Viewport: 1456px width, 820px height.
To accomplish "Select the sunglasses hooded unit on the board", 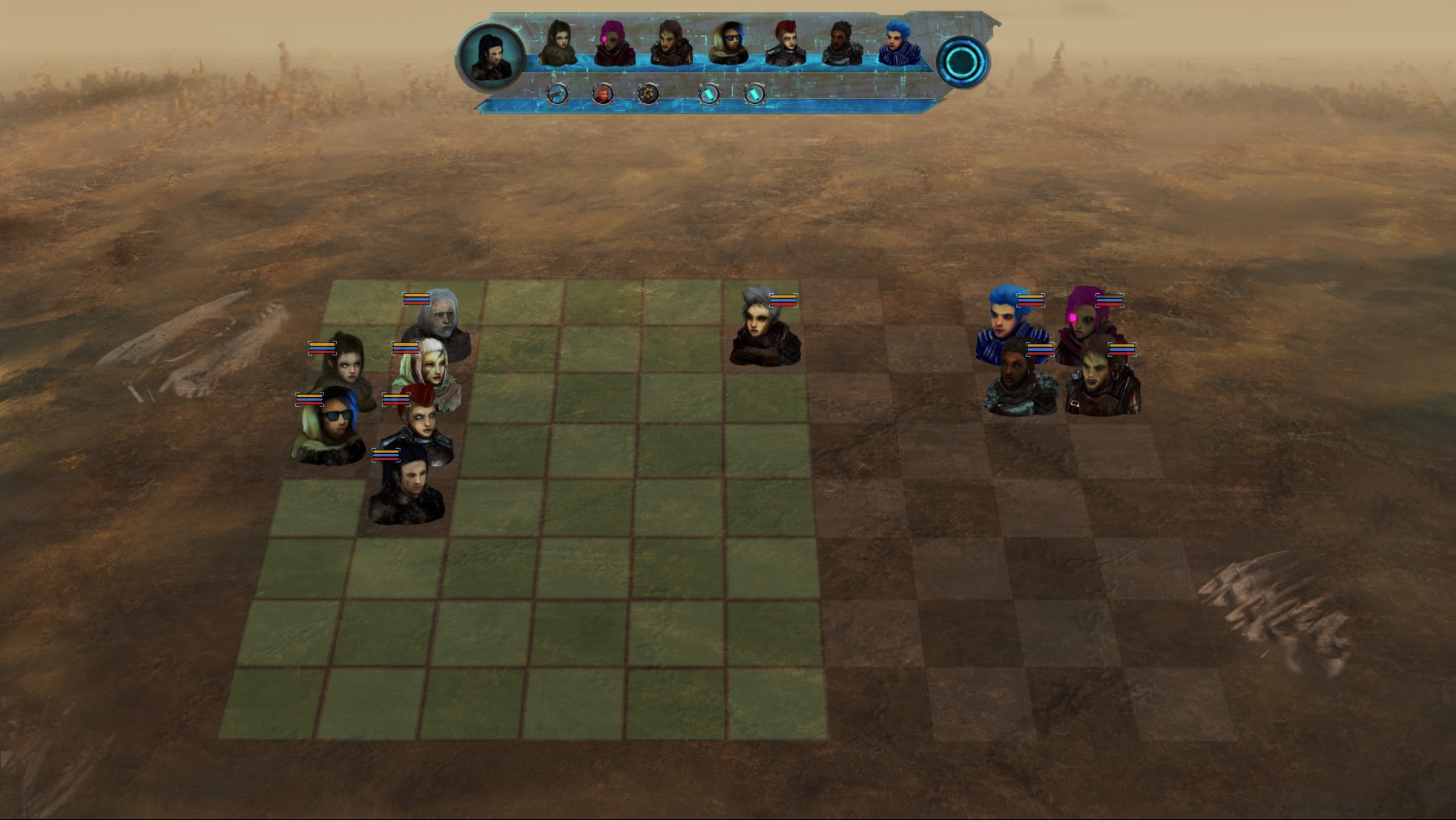I will point(329,429).
